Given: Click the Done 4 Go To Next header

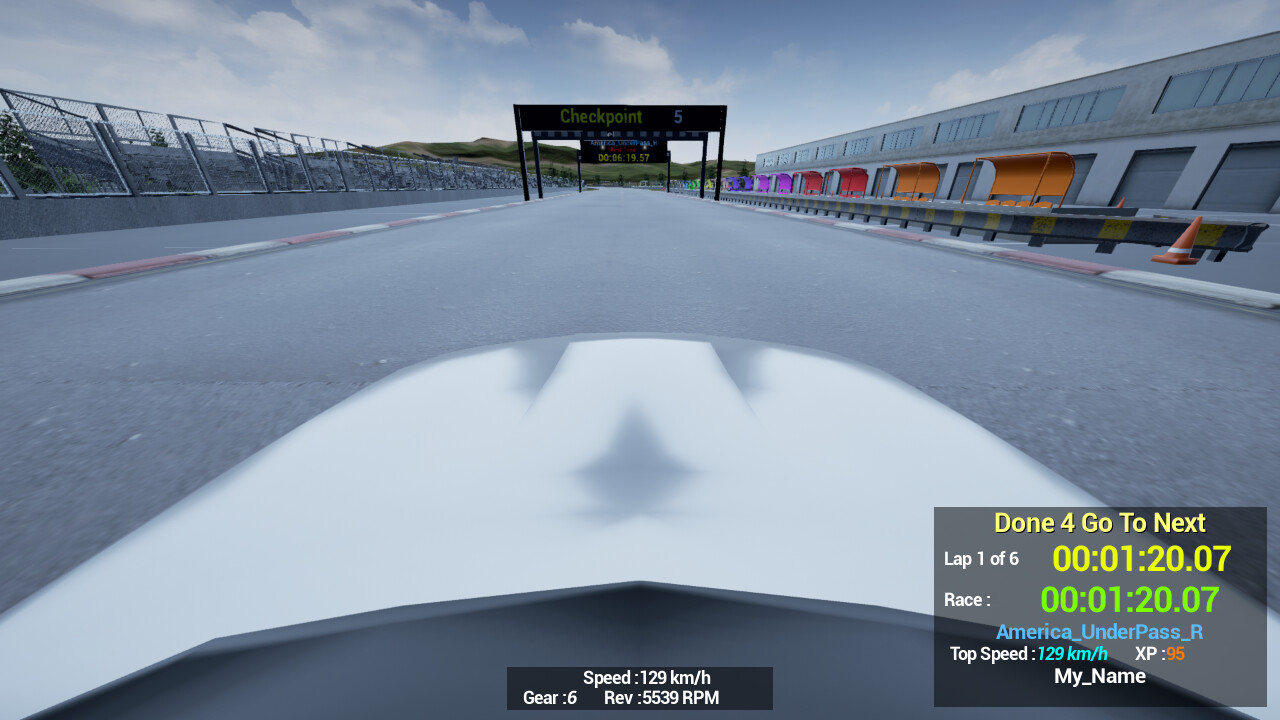Looking at the screenshot, I should point(1099,522).
